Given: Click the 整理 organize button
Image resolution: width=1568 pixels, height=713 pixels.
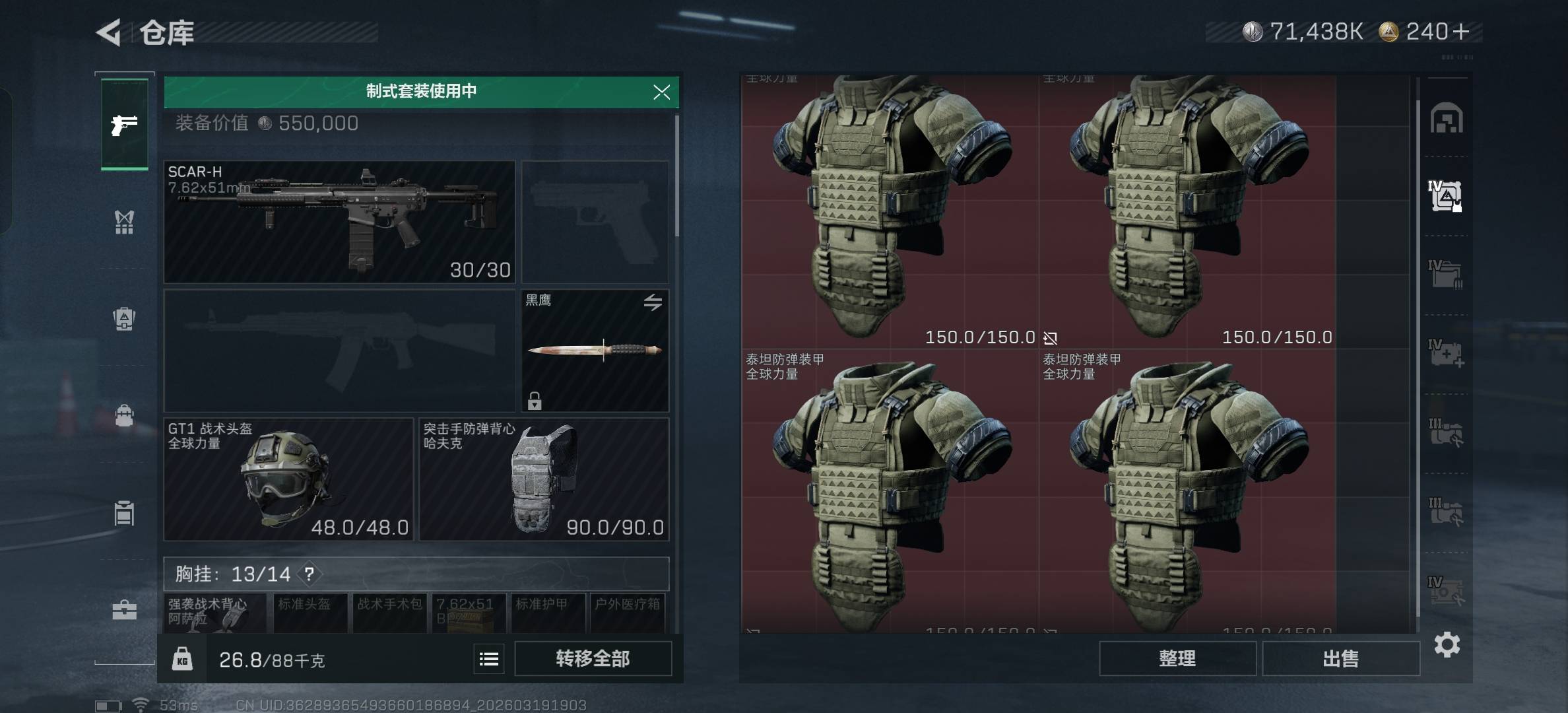Looking at the screenshot, I should click(x=1177, y=658).
